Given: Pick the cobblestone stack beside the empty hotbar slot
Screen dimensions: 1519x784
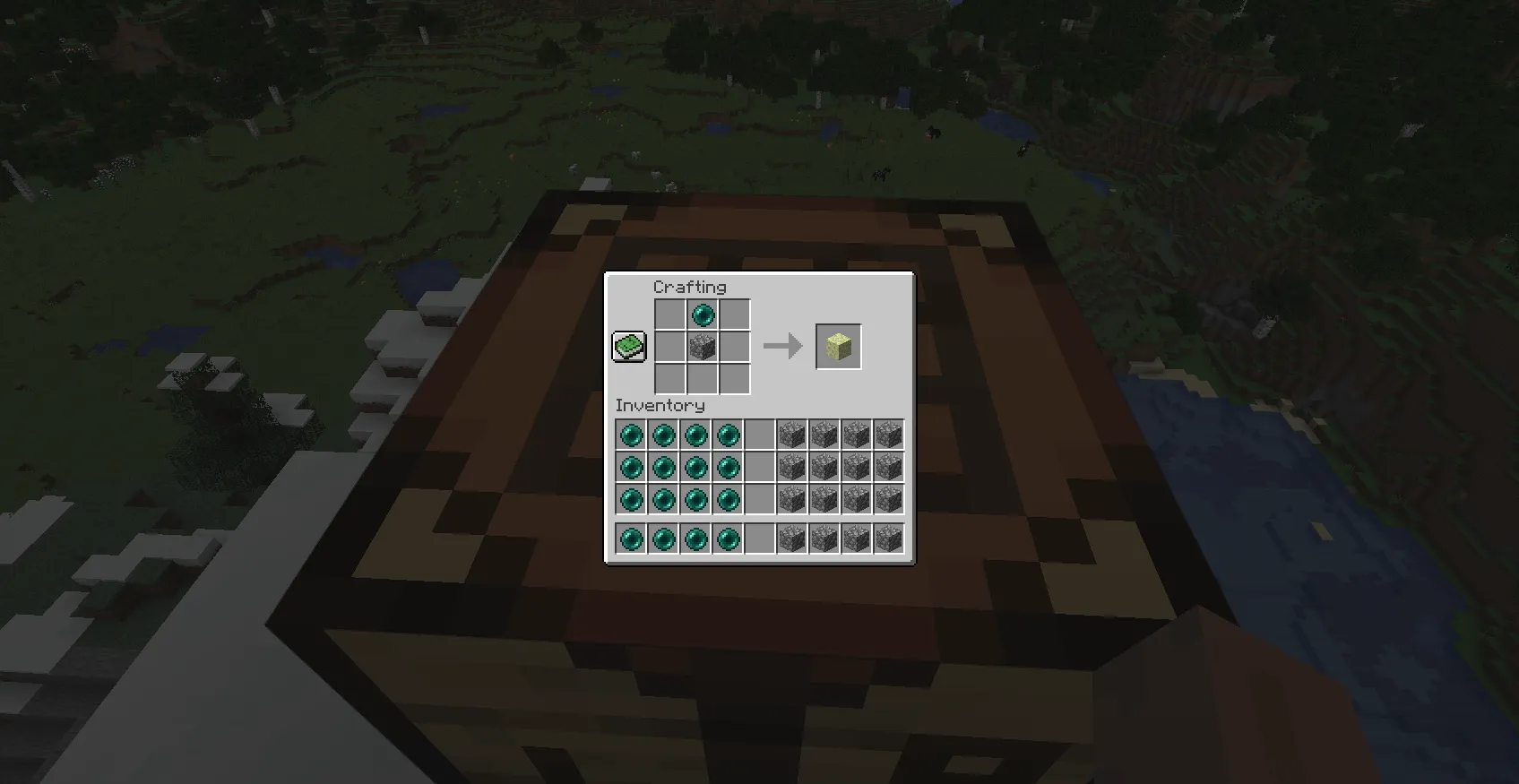Looking at the screenshot, I should pos(793,537).
